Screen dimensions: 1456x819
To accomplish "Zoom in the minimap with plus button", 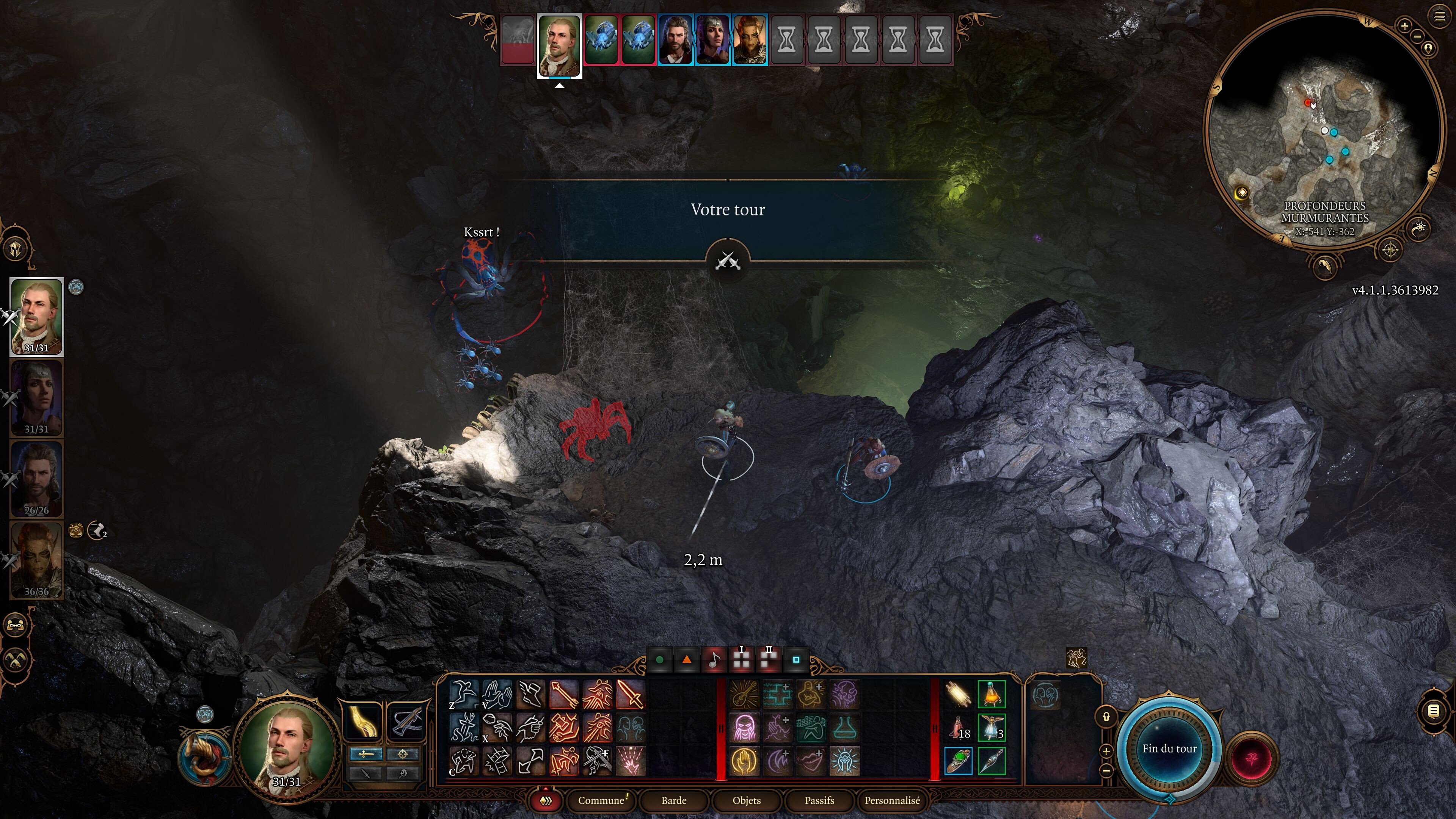I will tap(1404, 25).
